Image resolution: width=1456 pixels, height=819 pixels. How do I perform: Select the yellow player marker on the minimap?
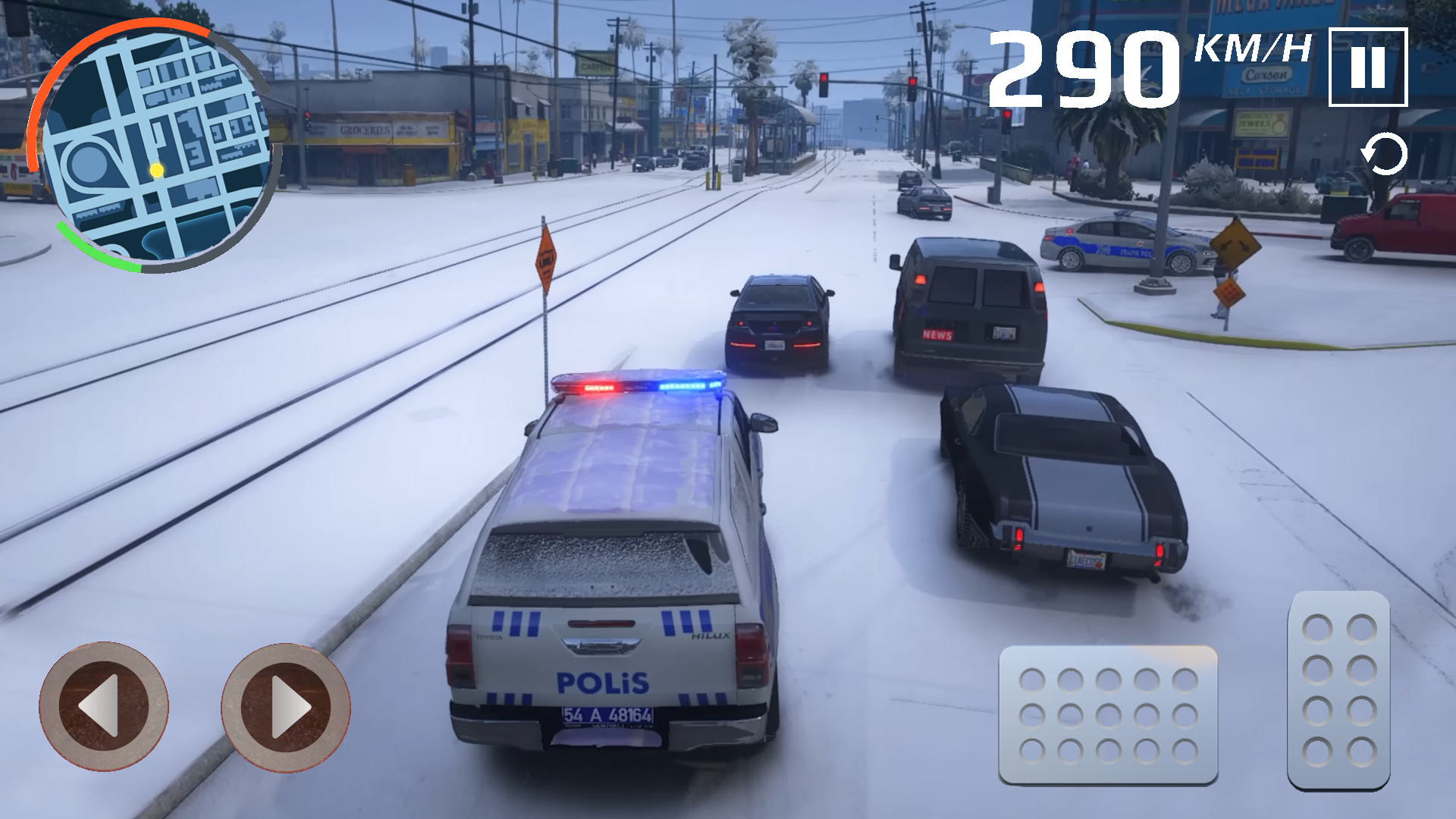(155, 171)
